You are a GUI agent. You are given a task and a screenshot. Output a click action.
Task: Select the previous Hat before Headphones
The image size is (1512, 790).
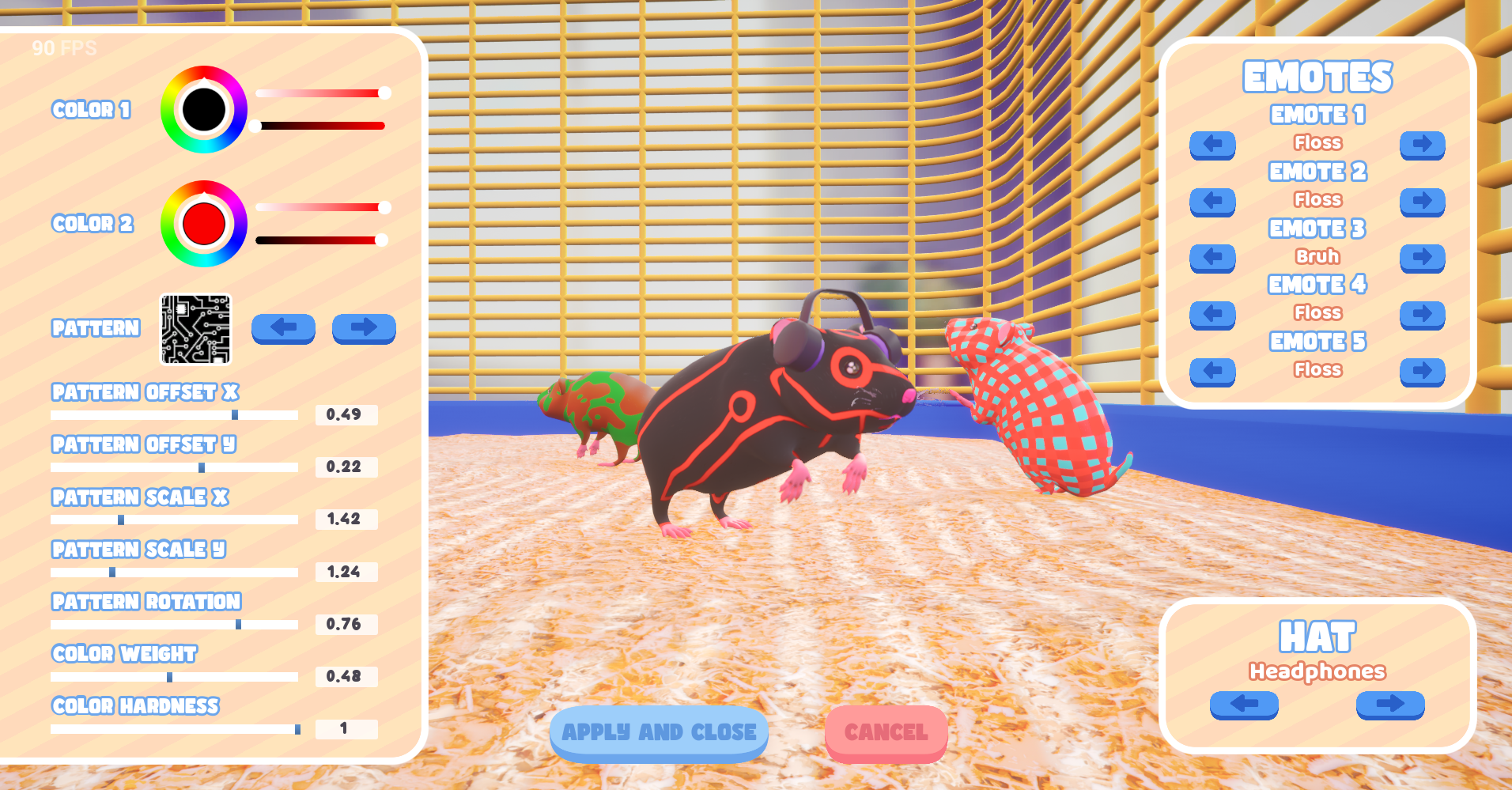point(1244,705)
